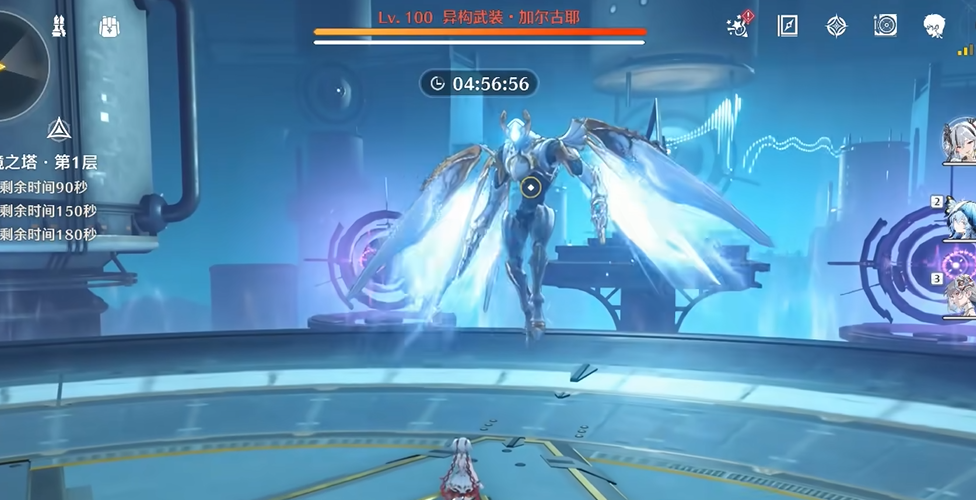The height and width of the screenshot is (500, 976).
Task: Open the record turntable icon
Action: [885, 26]
